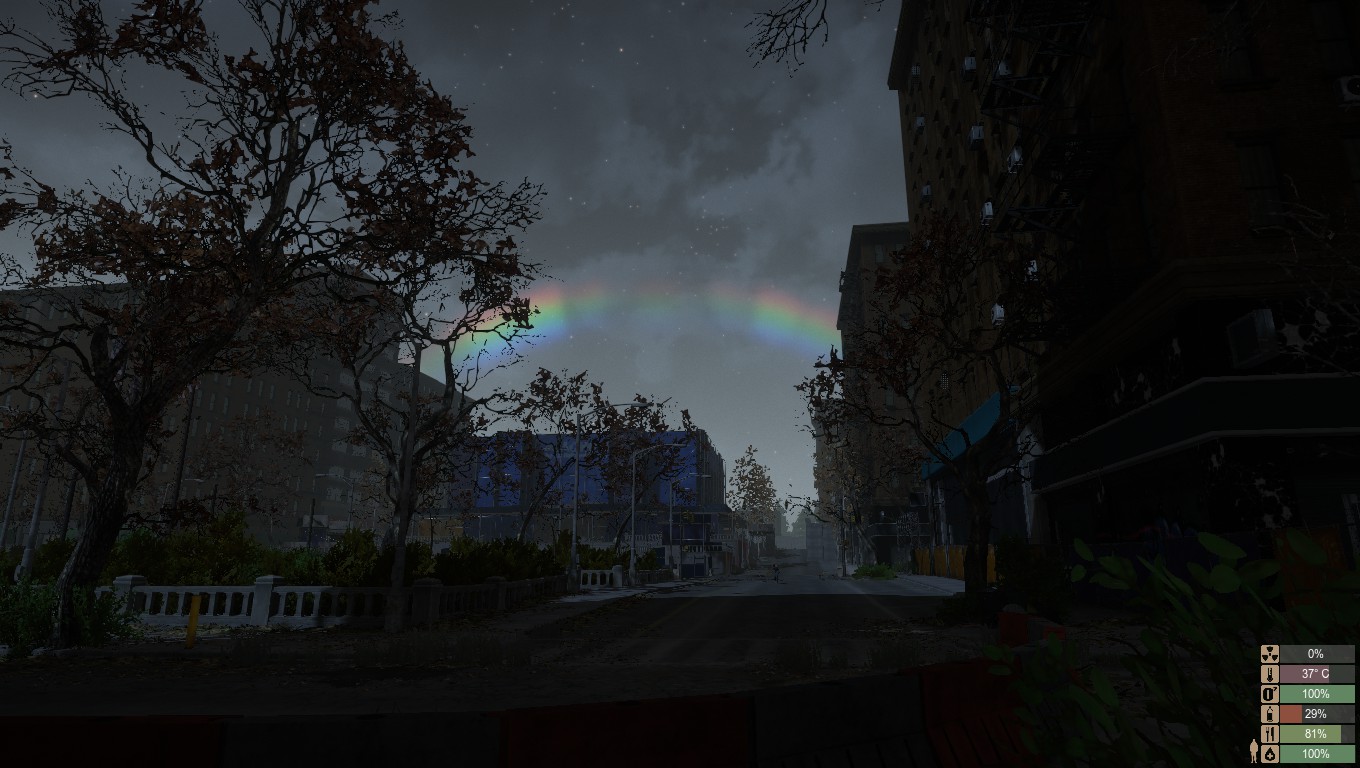
Task: Click the stamina gauge icon below the thermometer
Action: (1270, 693)
